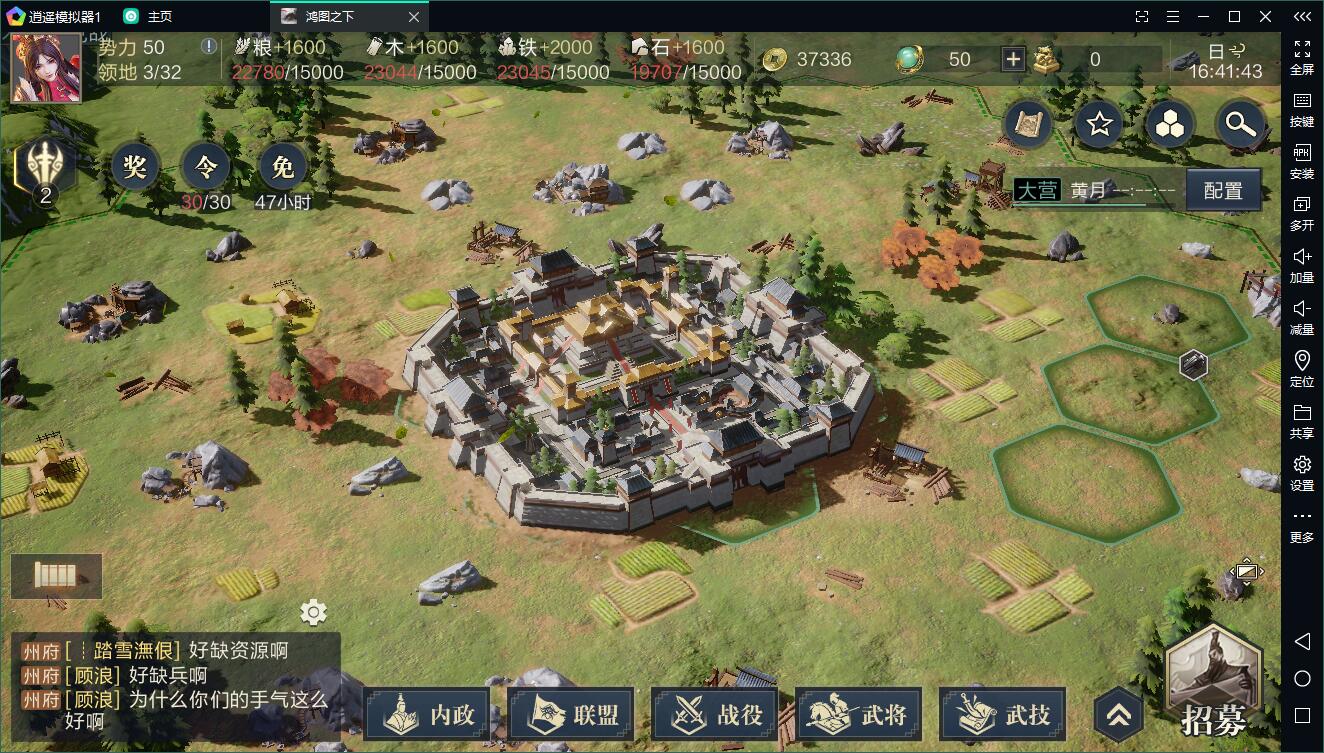Click the 全屏 fullscreen emulator button

click(1302, 55)
